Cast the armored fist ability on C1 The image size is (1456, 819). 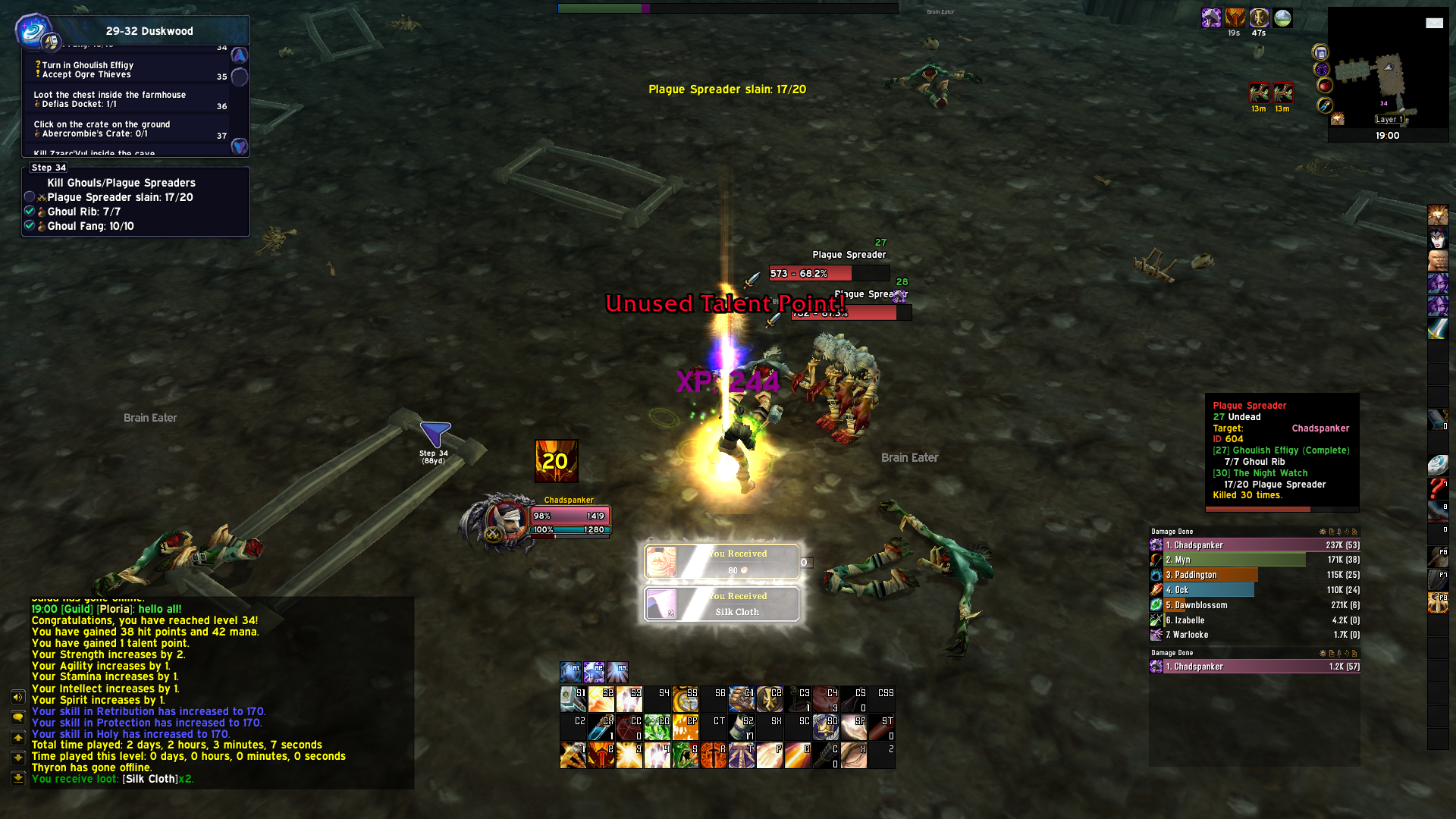pos(741,699)
